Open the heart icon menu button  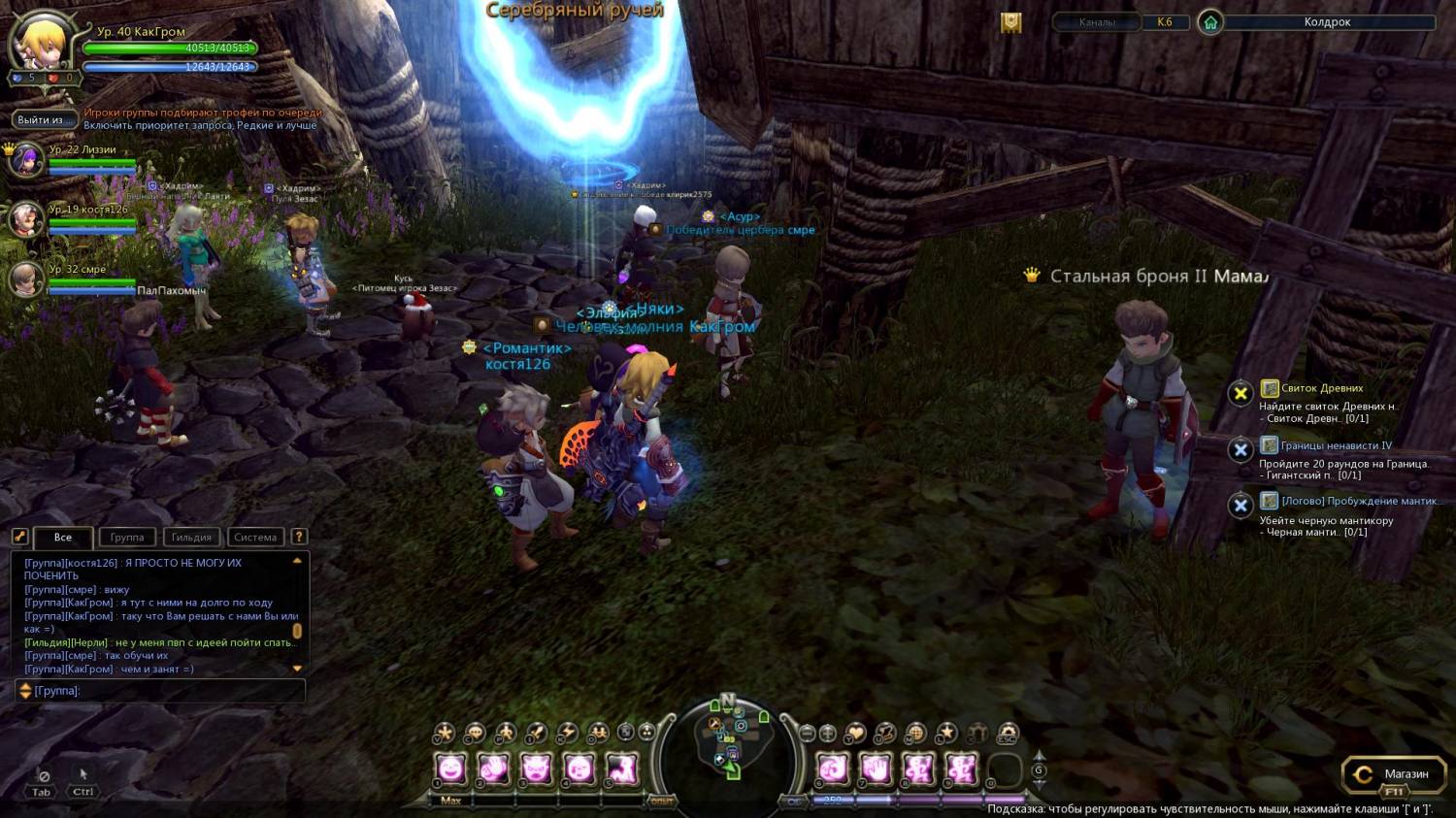click(x=855, y=734)
